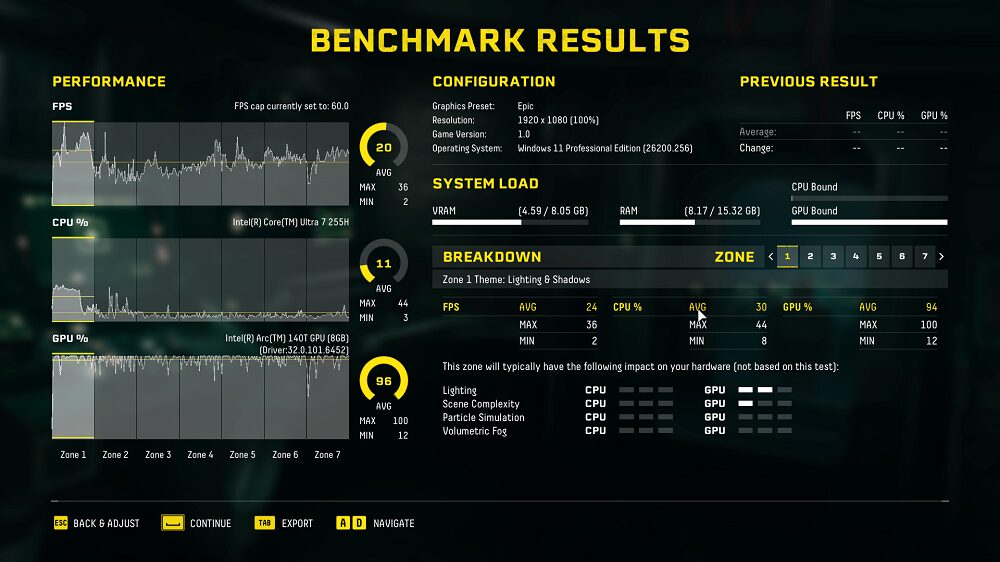The height and width of the screenshot is (562, 1000).
Task: Show zone 4 breakdown
Action: click(857, 257)
